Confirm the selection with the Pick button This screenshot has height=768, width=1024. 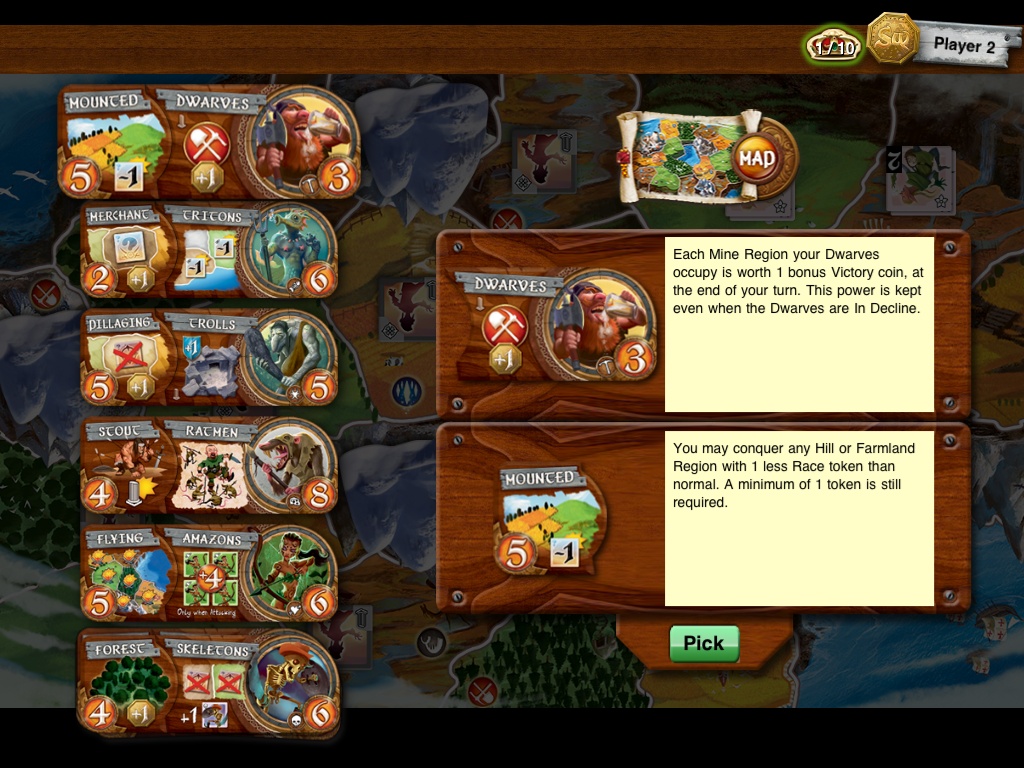(x=704, y=644)
